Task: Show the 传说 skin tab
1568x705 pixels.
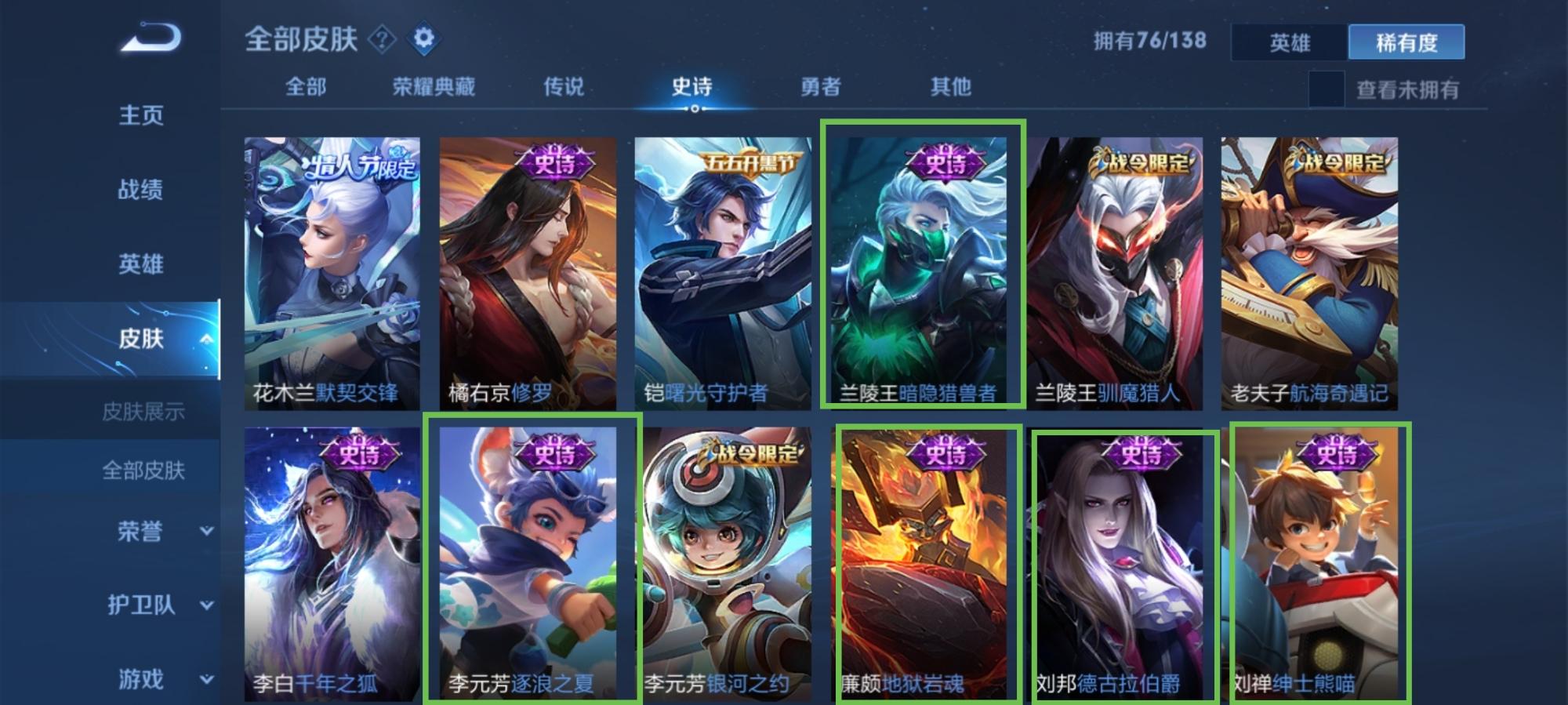Action: pos(564,86)
